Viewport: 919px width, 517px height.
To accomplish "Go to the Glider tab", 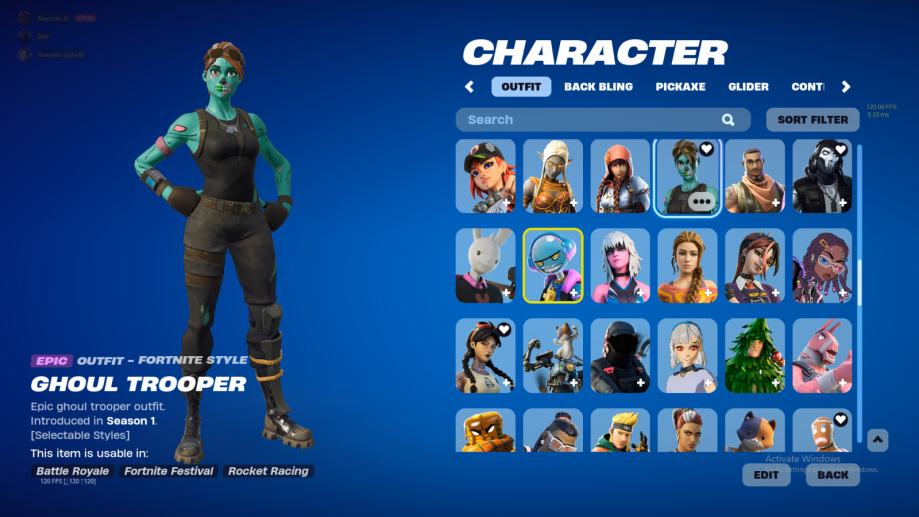I will click(x=748, y=87).
